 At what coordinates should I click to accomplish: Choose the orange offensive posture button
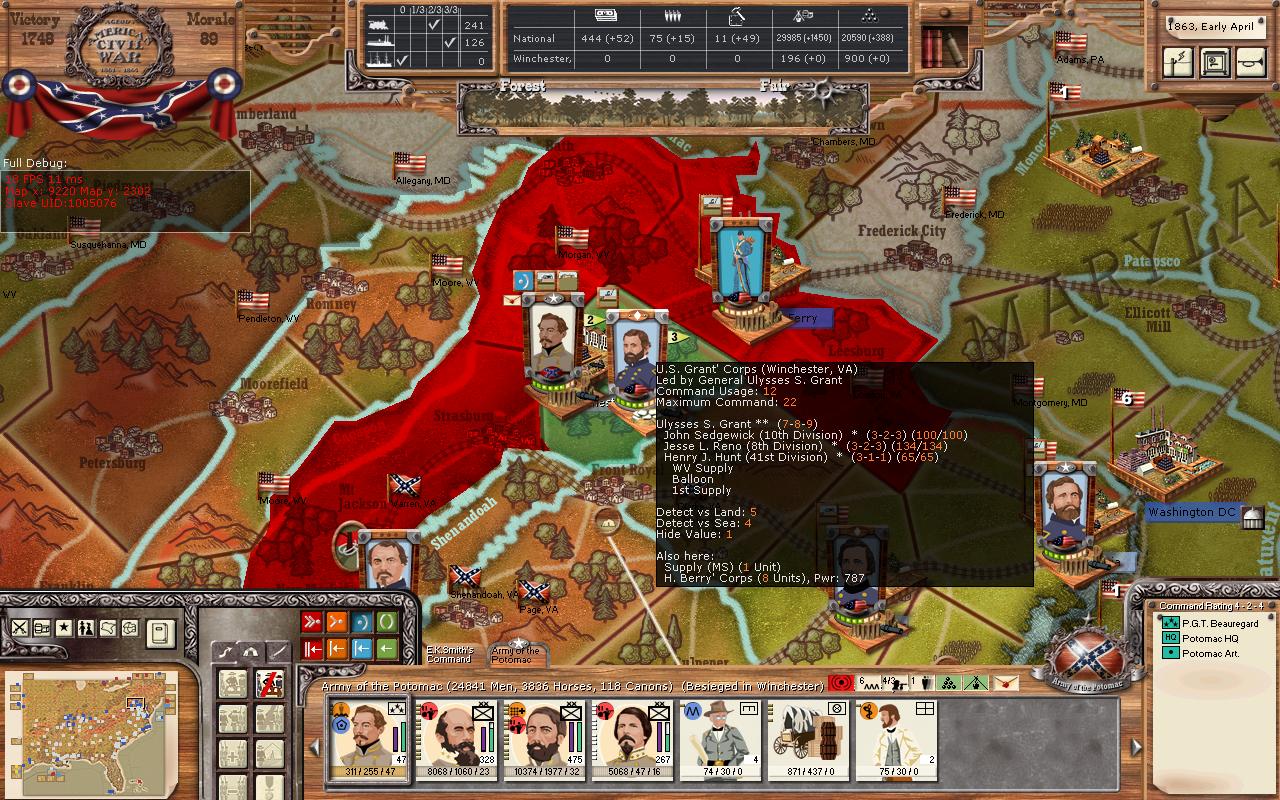pos(336,623)
